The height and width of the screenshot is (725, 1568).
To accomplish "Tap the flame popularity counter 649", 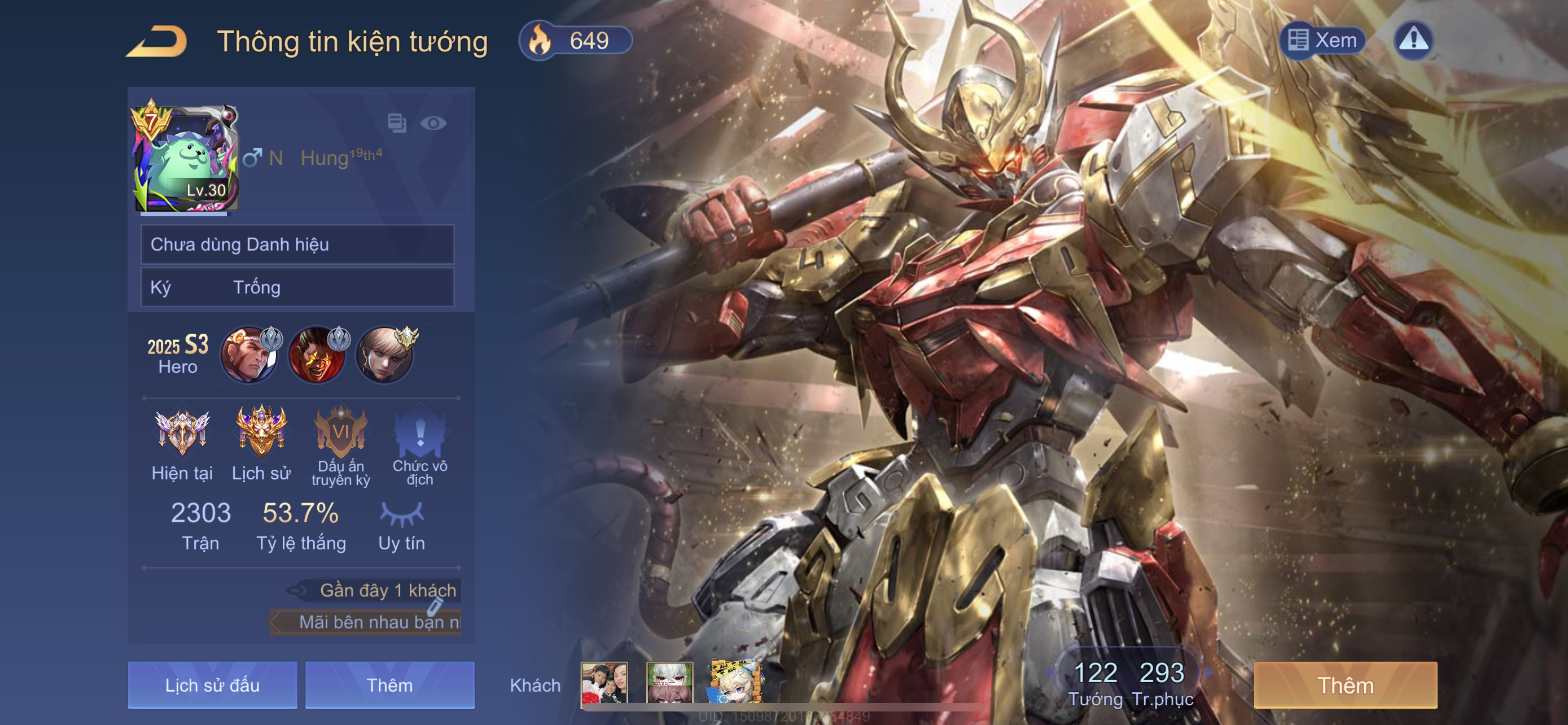I will point(575,41).
